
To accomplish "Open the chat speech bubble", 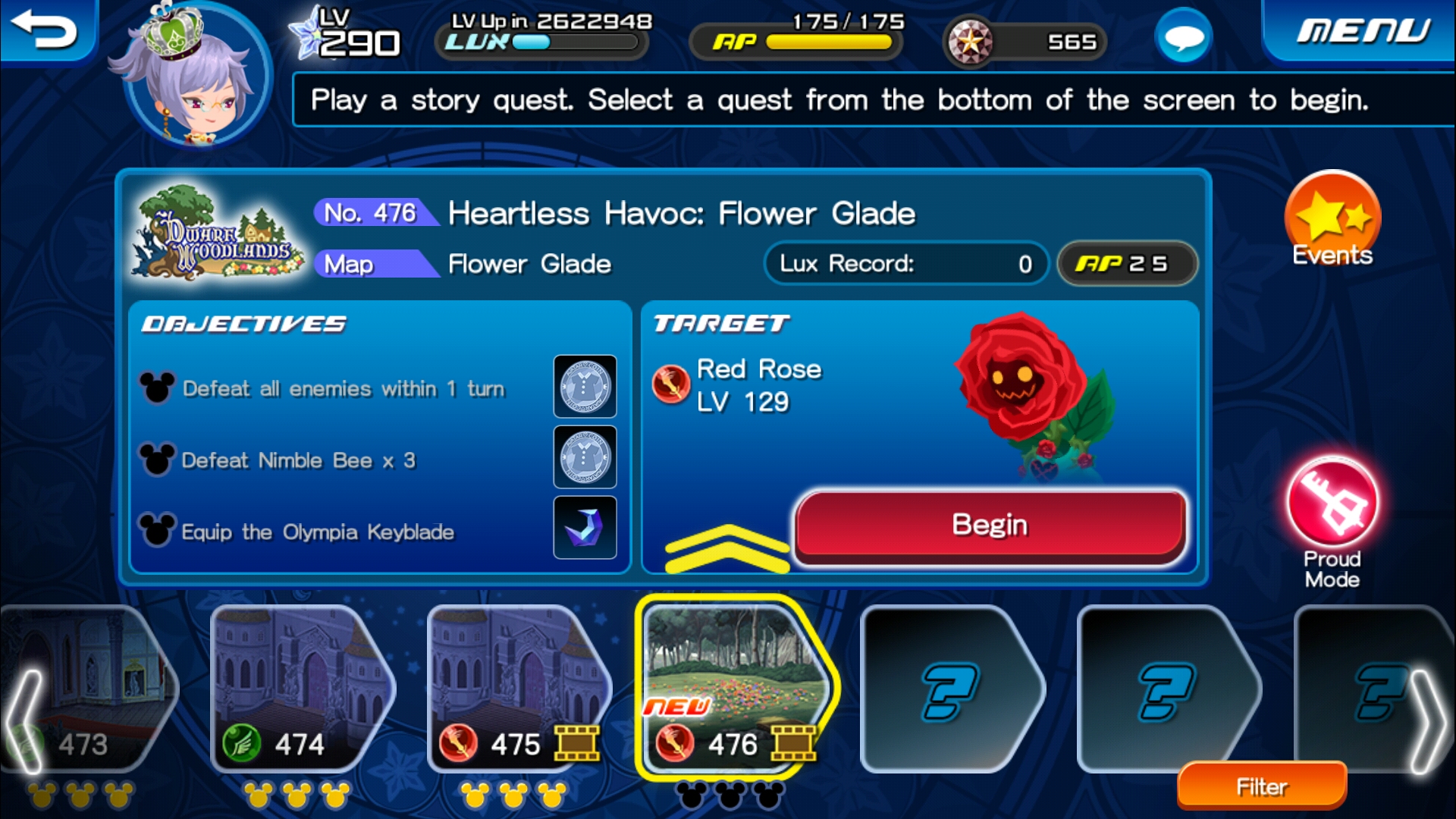I will click(1183, 36).
